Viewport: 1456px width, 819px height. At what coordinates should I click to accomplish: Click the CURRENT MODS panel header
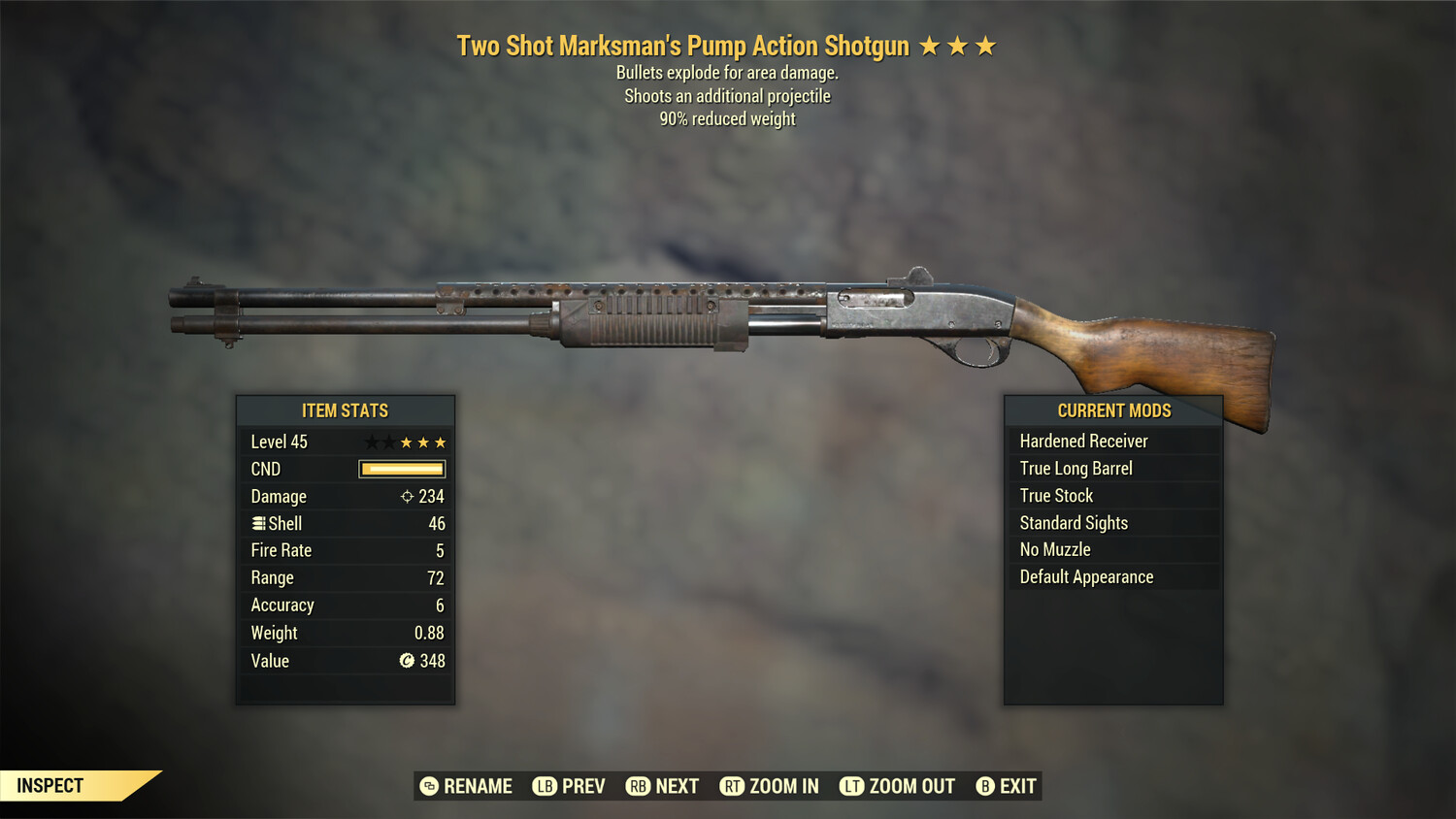1113,410
